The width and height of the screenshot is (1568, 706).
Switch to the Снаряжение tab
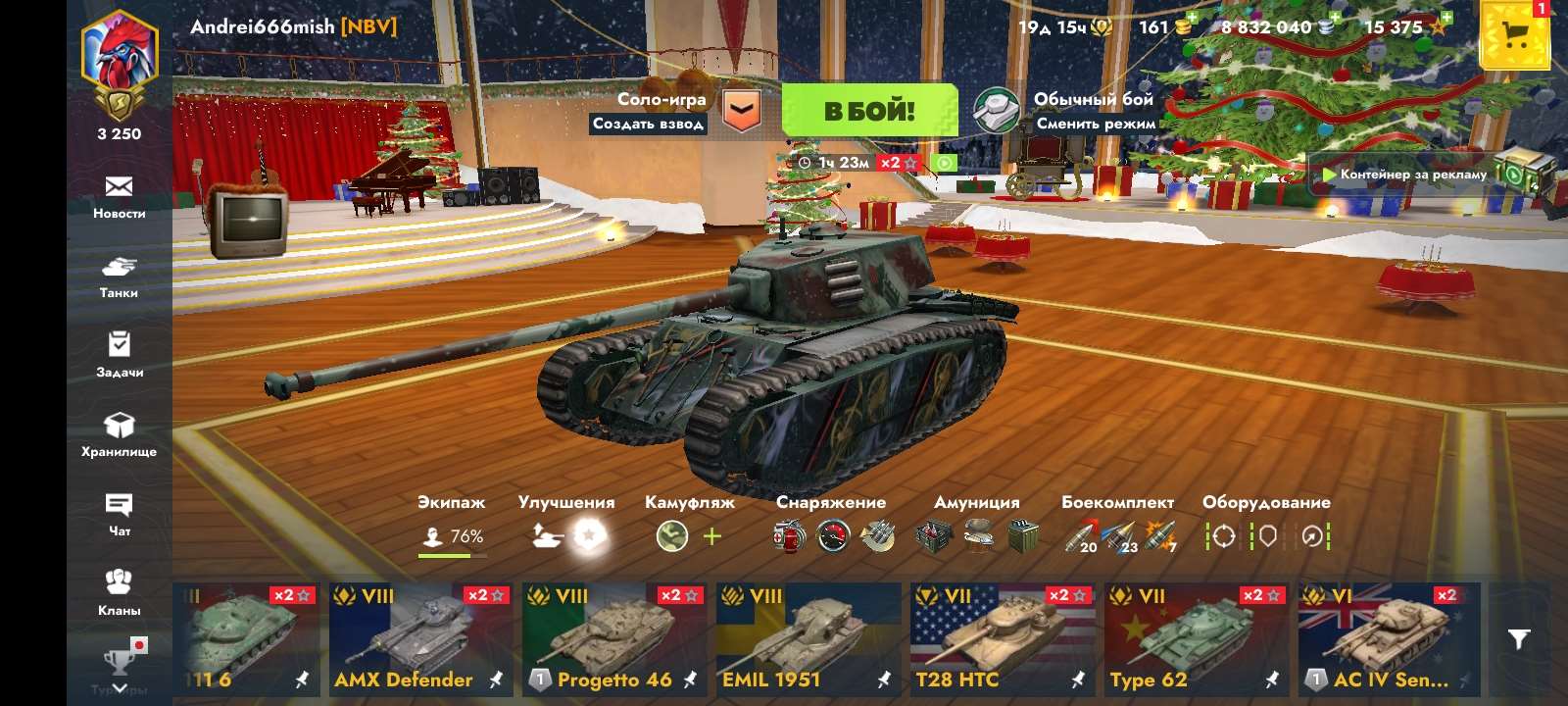coord(831,502)
